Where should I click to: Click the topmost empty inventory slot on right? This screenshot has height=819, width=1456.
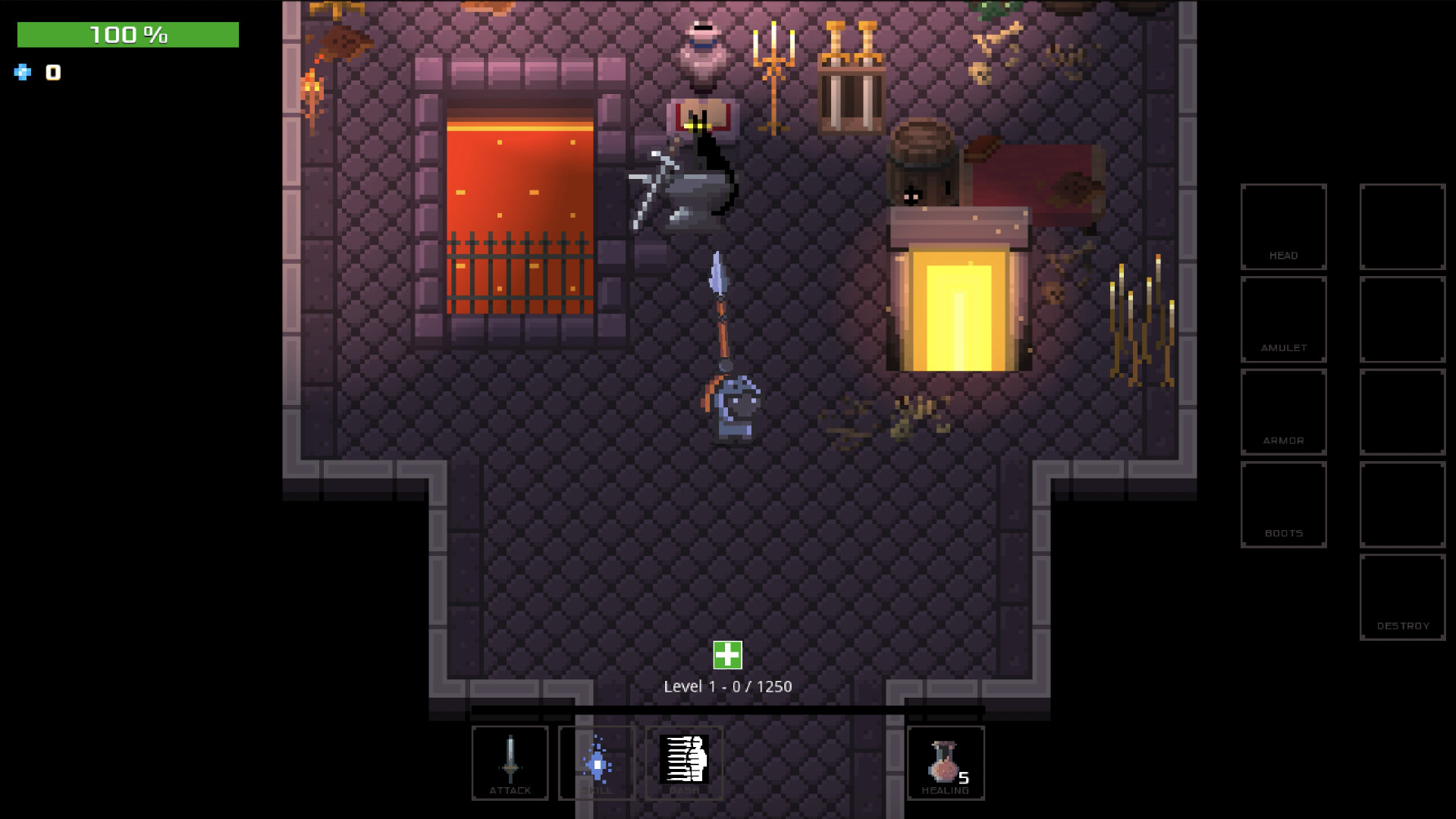1402,226
